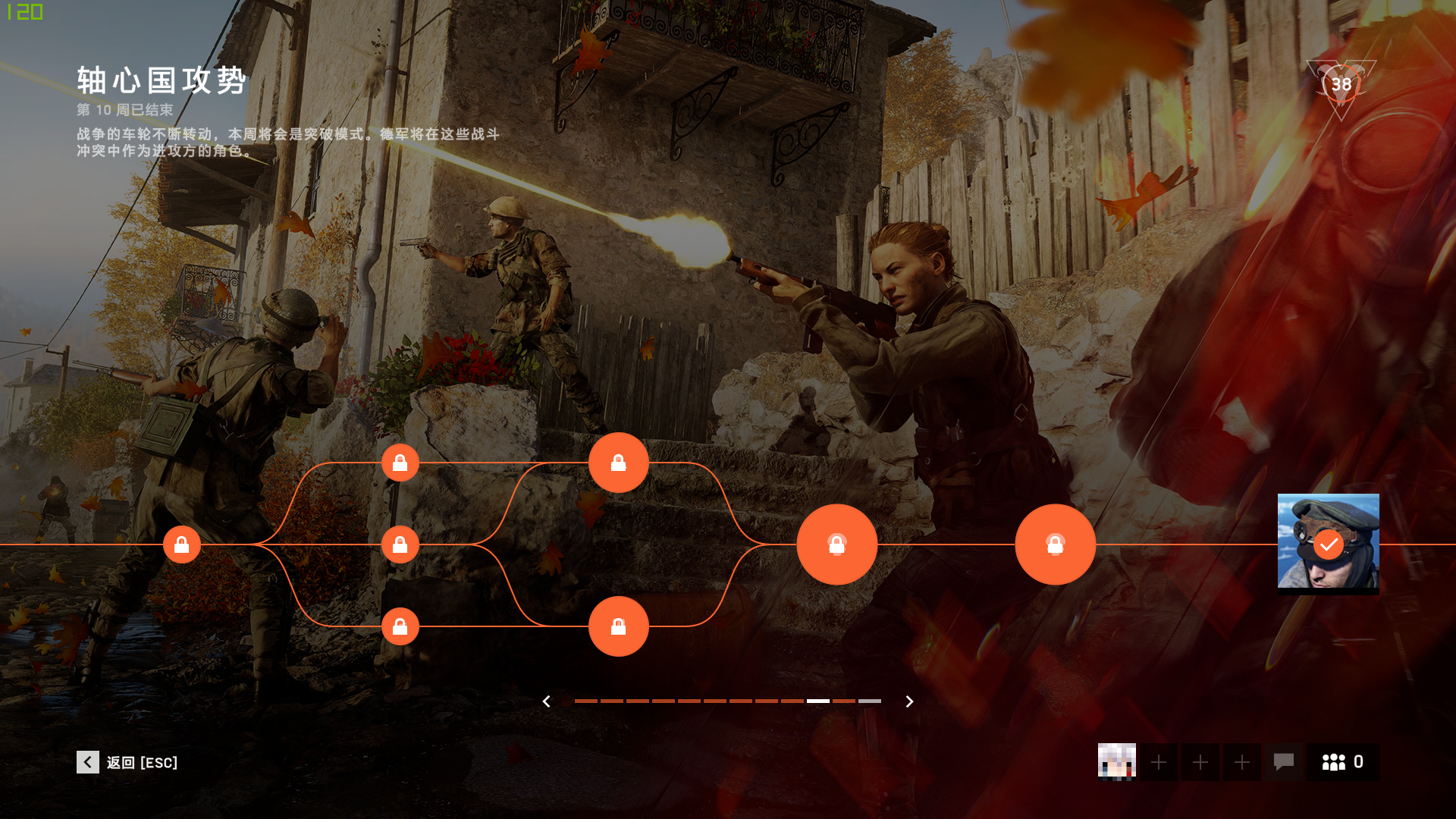
Task: Select the soldier portrait reward with checkmark
Action: [1328, 543]
